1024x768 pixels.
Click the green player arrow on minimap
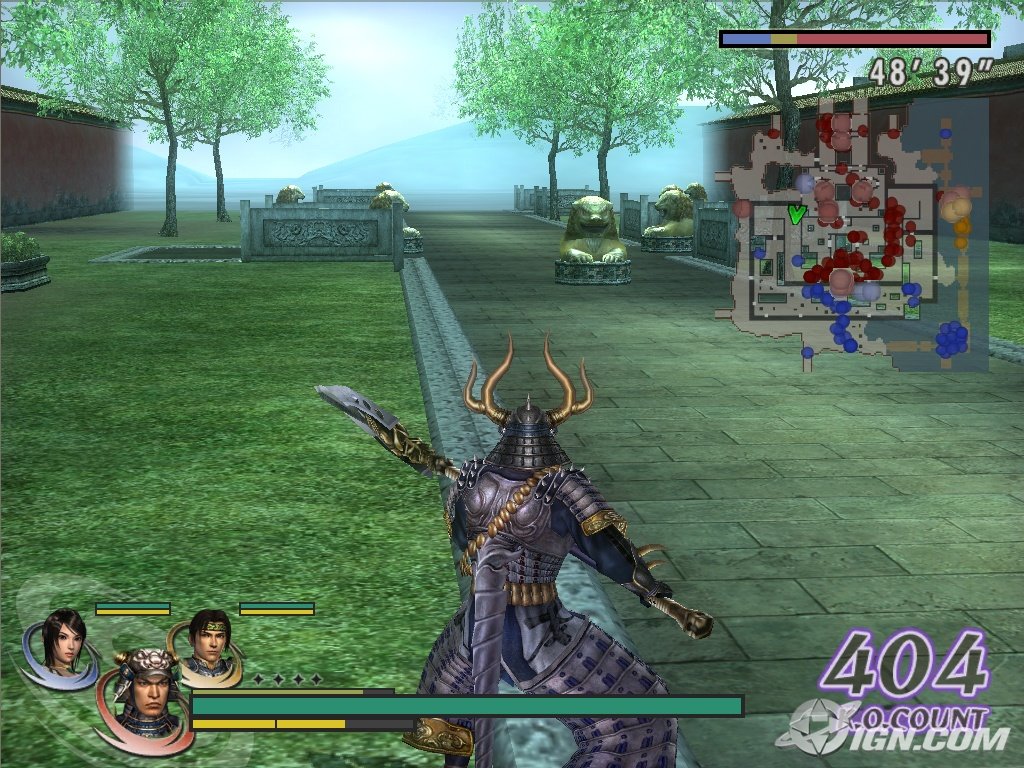tap(796, 213)
